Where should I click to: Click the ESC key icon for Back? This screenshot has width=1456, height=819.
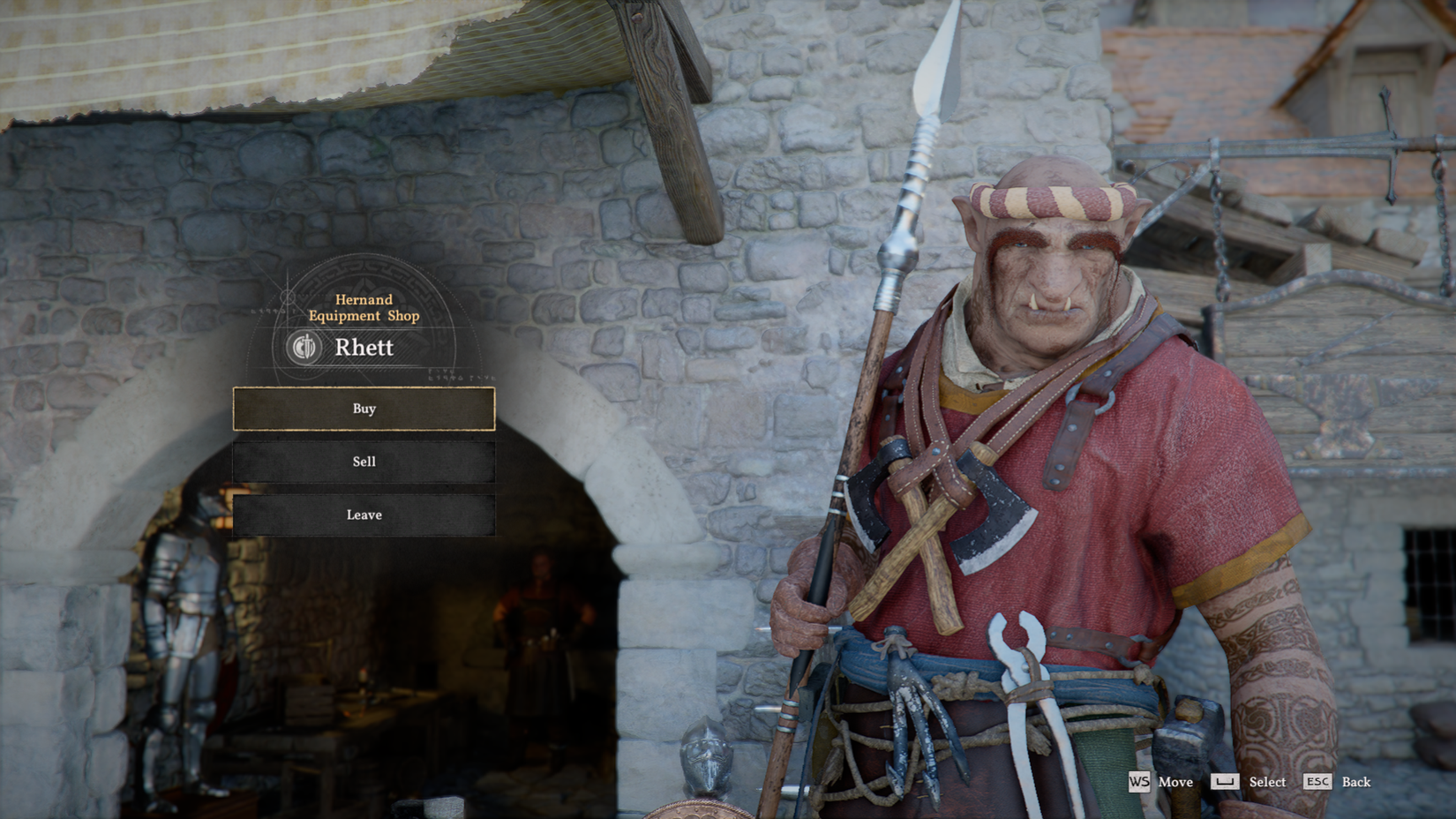point(1317,781)
